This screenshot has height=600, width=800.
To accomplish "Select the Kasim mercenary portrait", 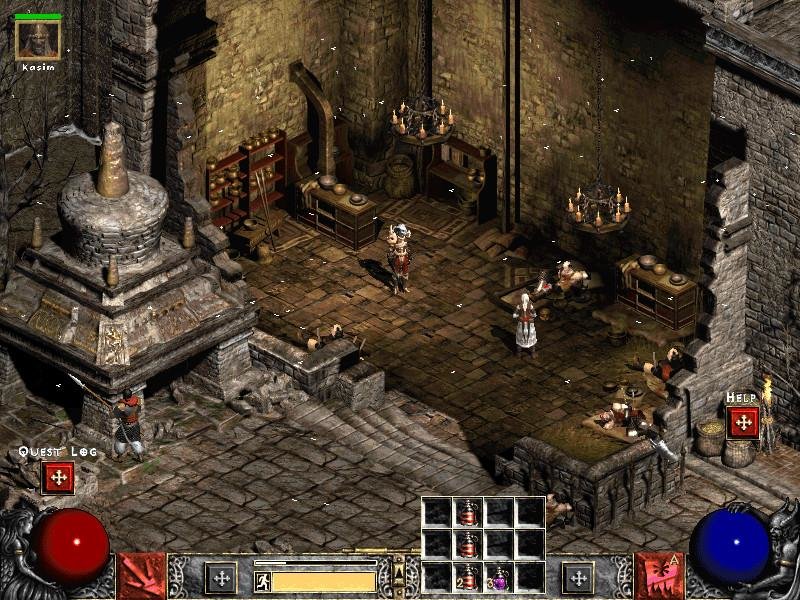I will (38, 39).
